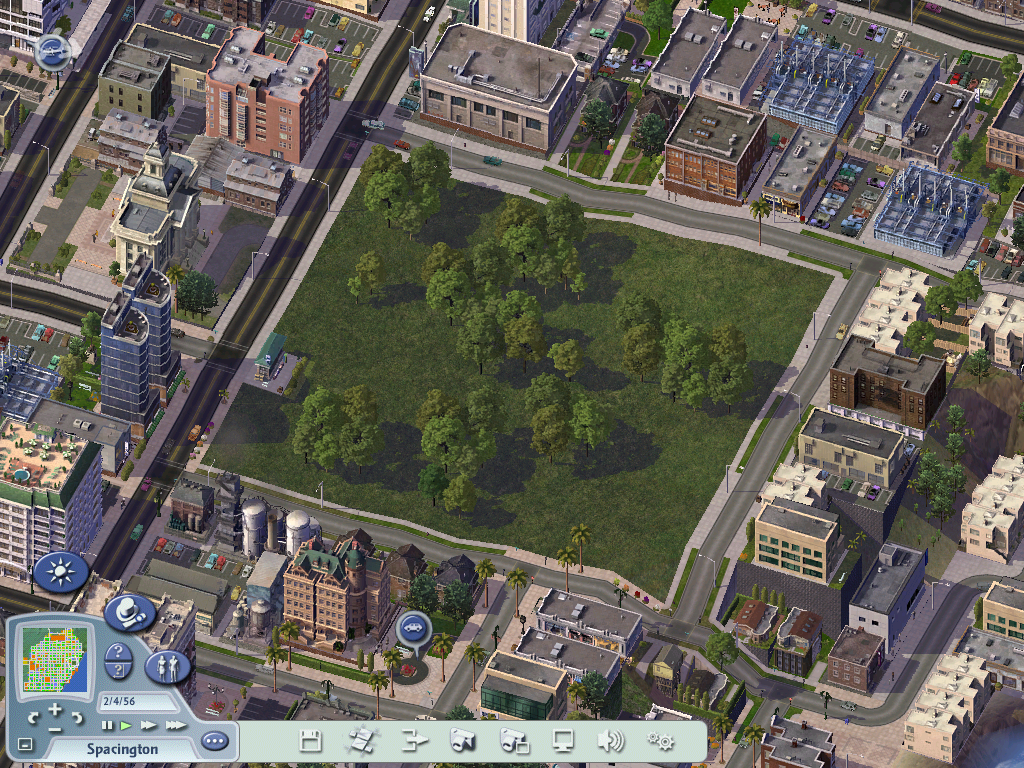
Task: Rotate the view counterclockwise with the left arrow
Action: point(33,718)
